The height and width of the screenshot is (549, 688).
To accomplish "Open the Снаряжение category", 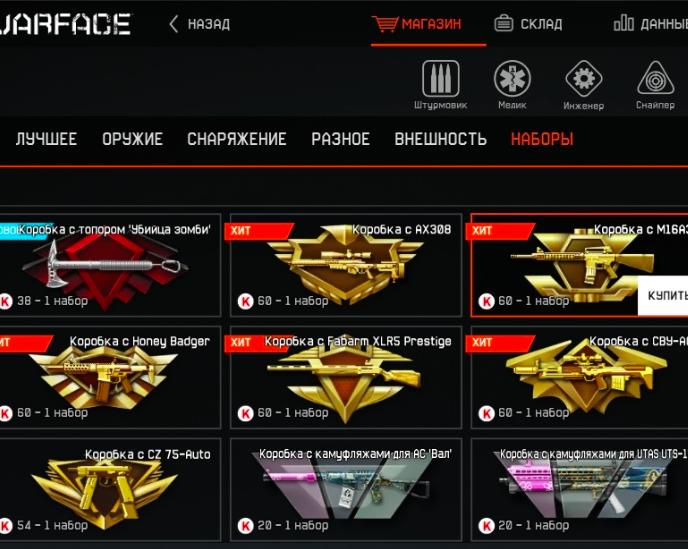I will [237, 139].
